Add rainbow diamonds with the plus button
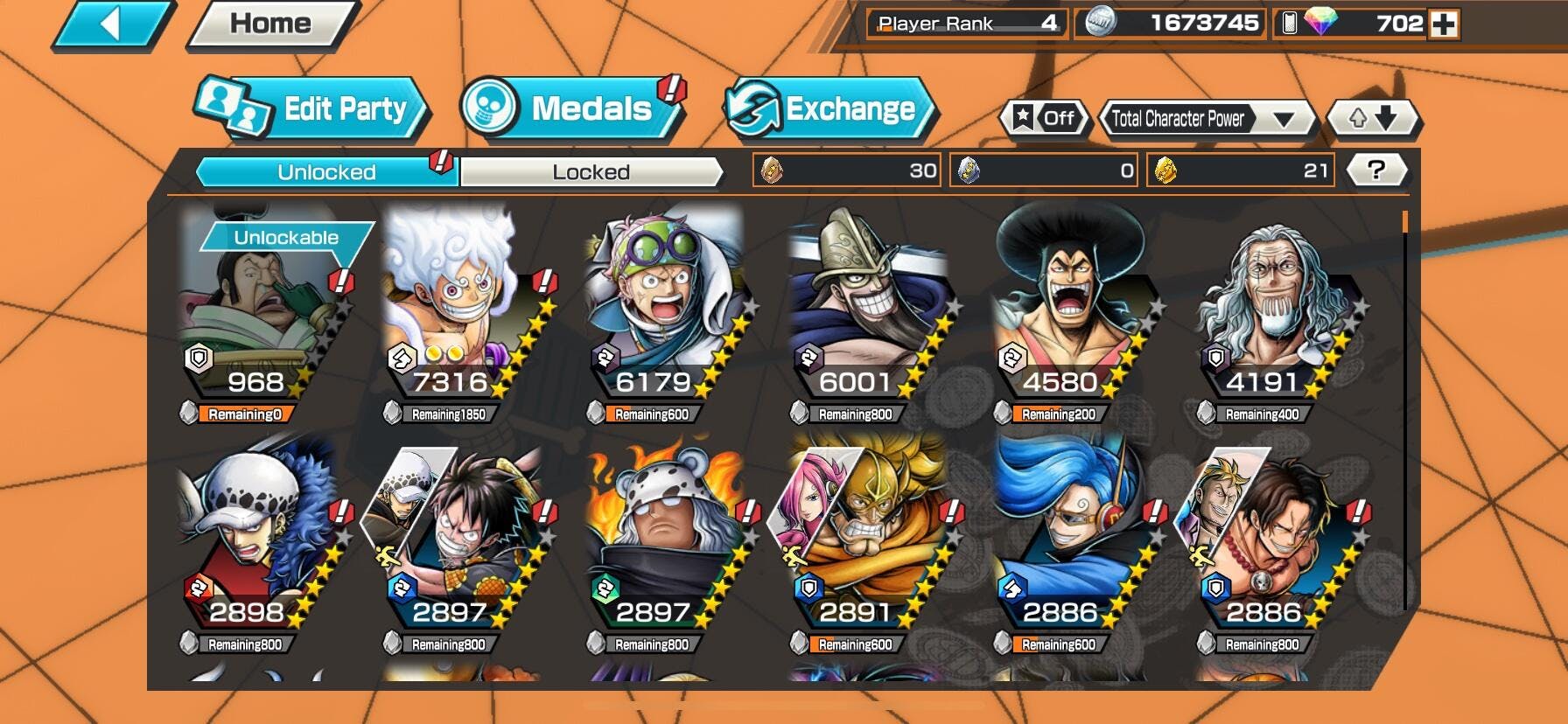 1443,24
